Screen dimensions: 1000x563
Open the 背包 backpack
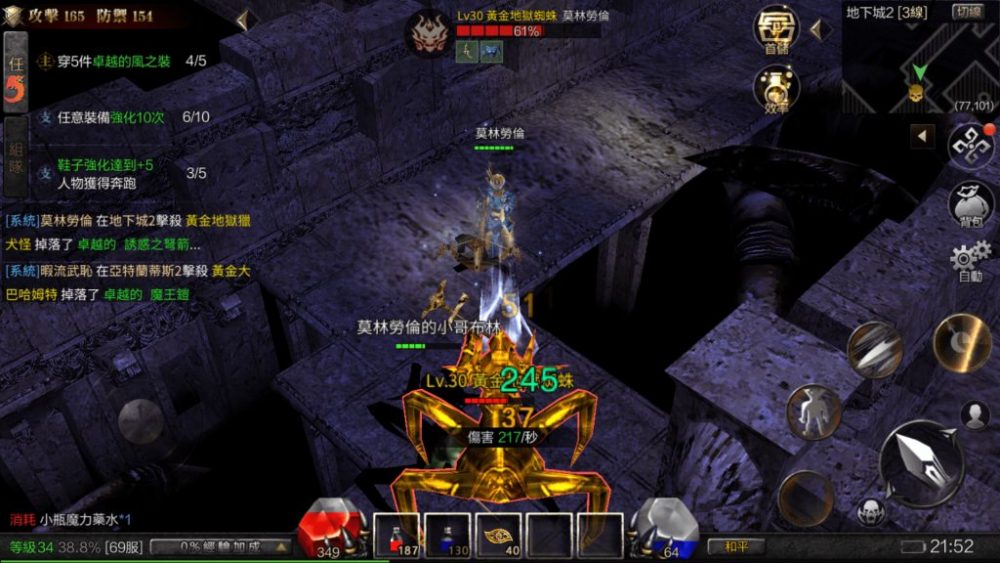pos(970,203)
